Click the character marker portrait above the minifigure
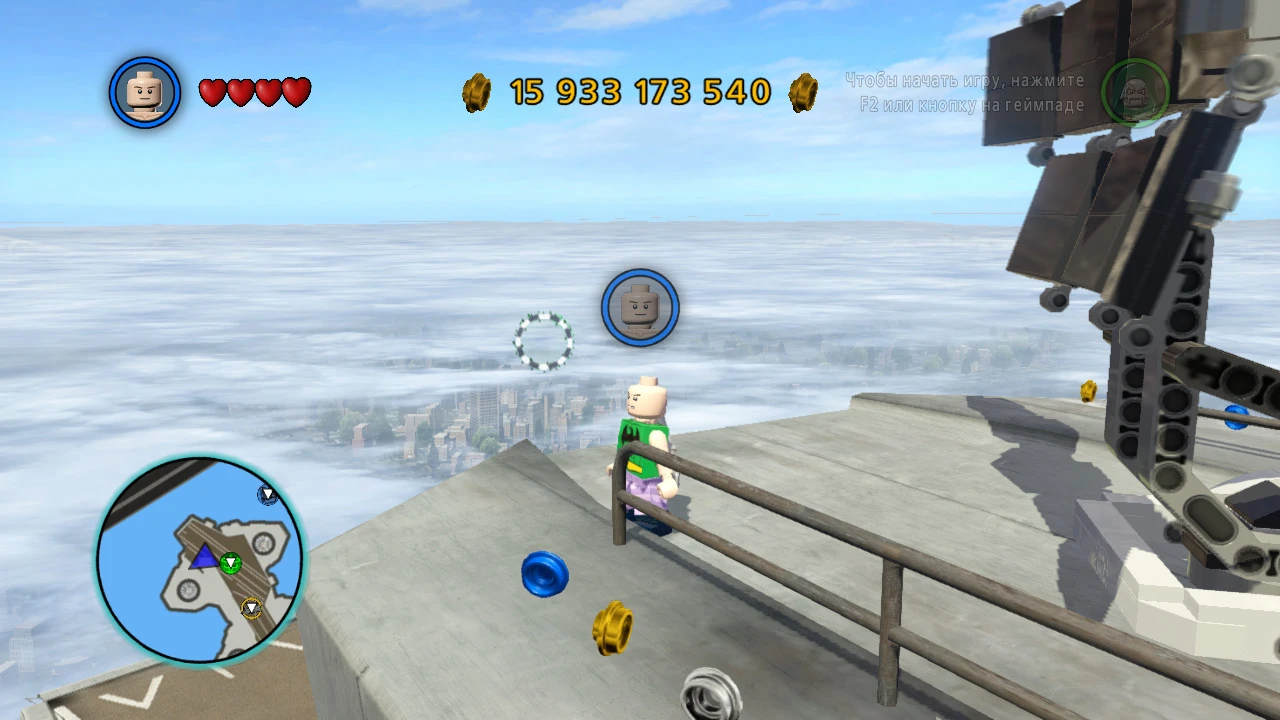 [640, 308]
